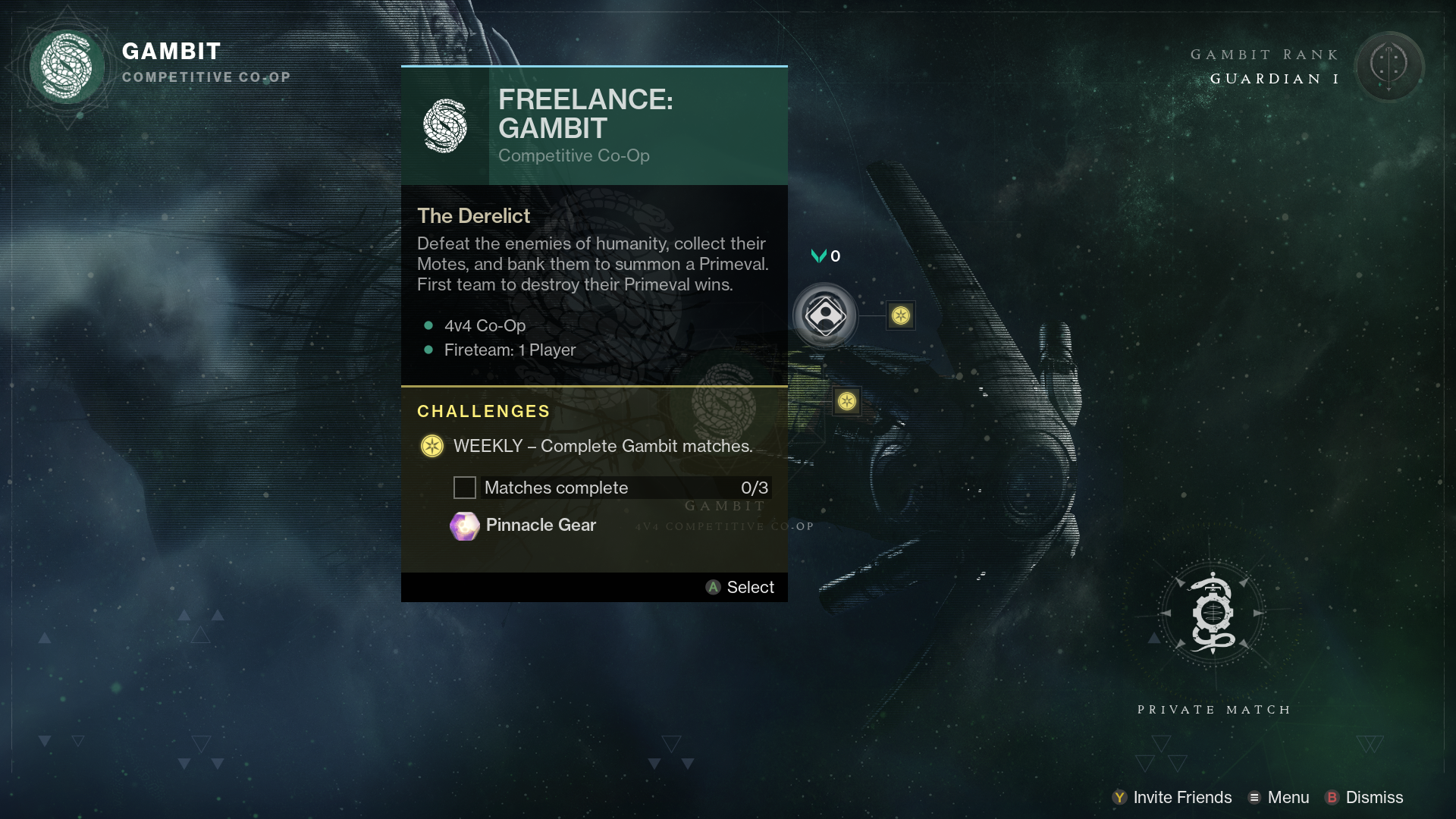Dismiss the Gambit screen

point(1363,797)
